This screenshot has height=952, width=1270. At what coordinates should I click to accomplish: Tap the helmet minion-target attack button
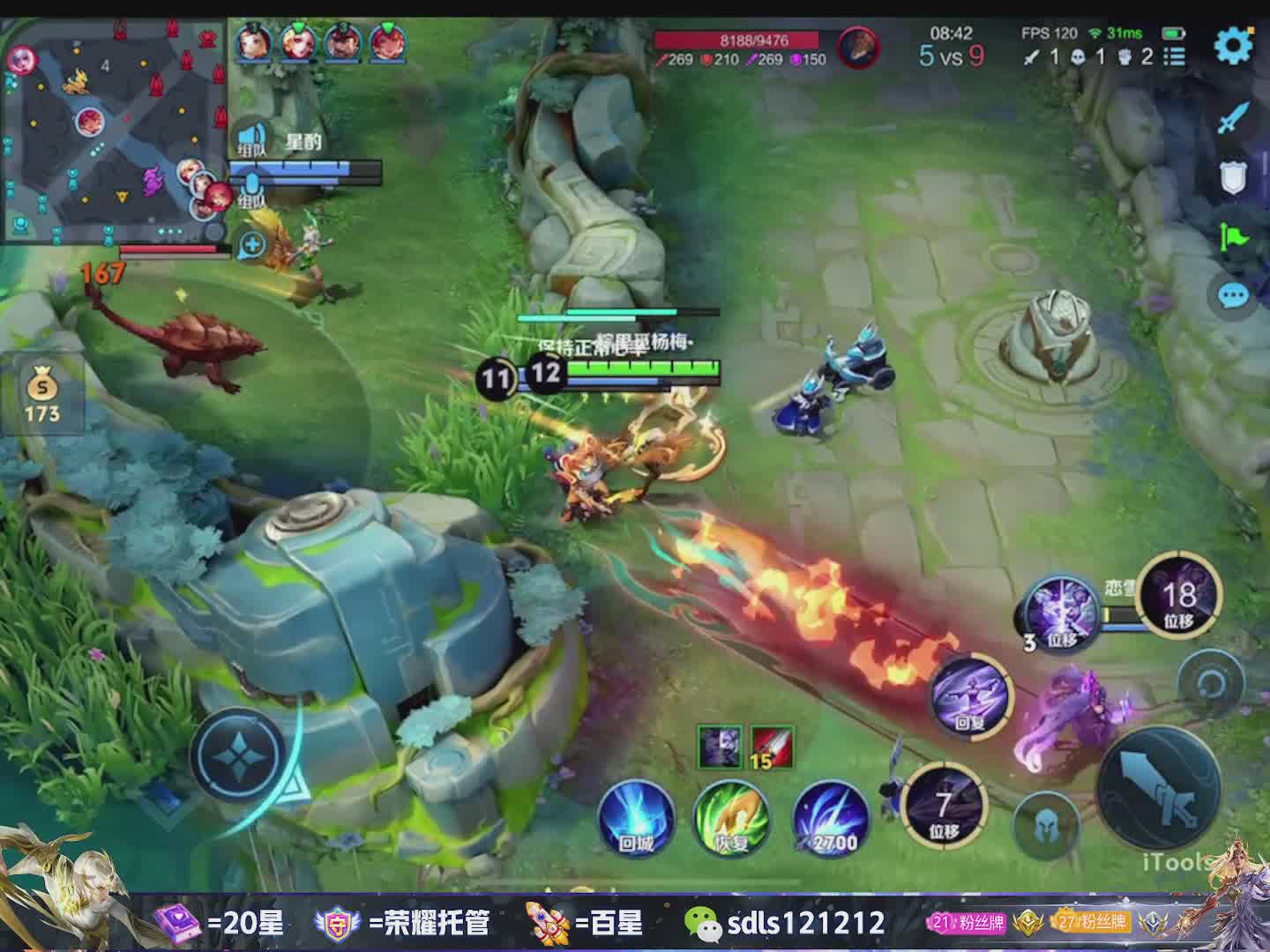point(1048,826)
